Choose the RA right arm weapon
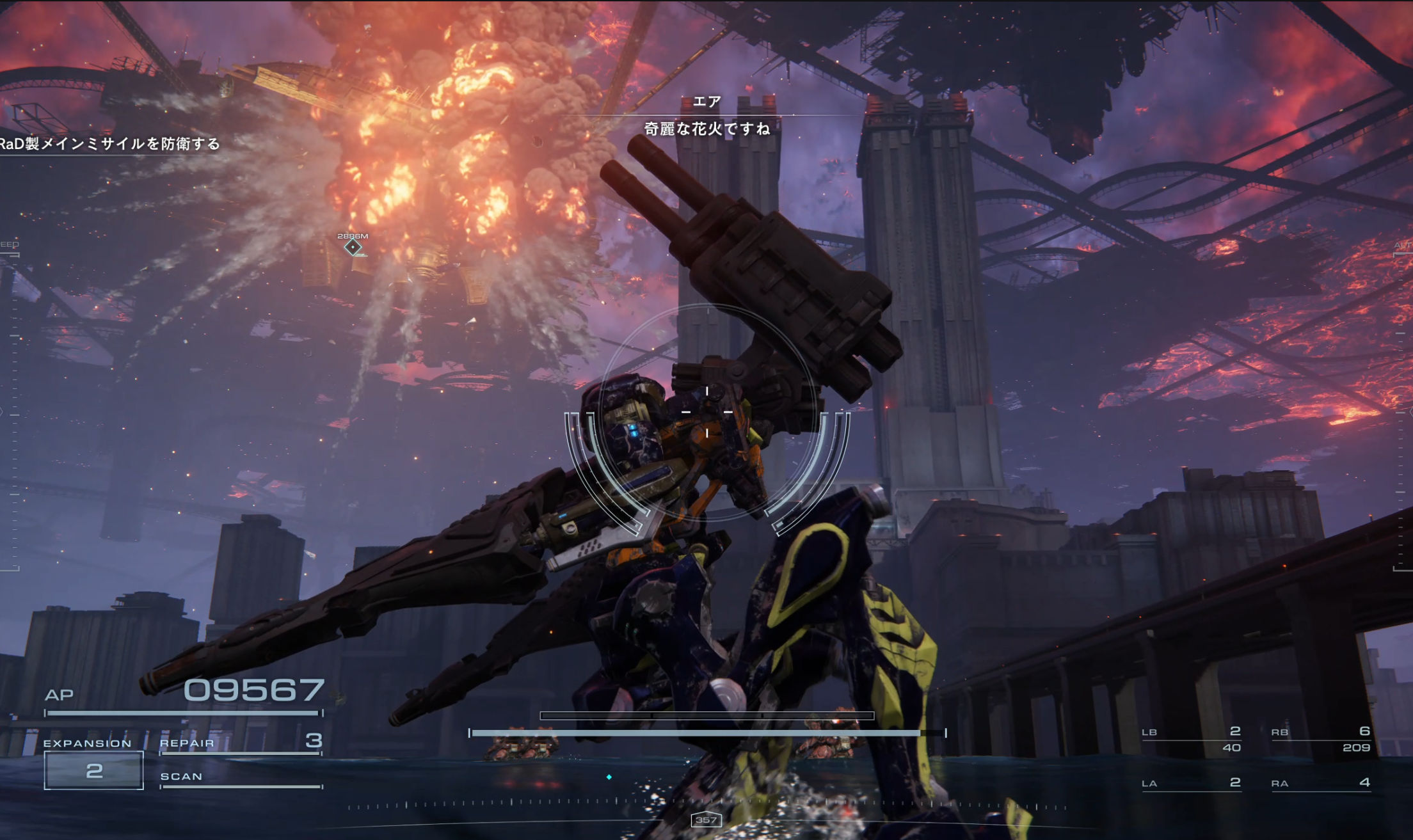 (1321, 783)
